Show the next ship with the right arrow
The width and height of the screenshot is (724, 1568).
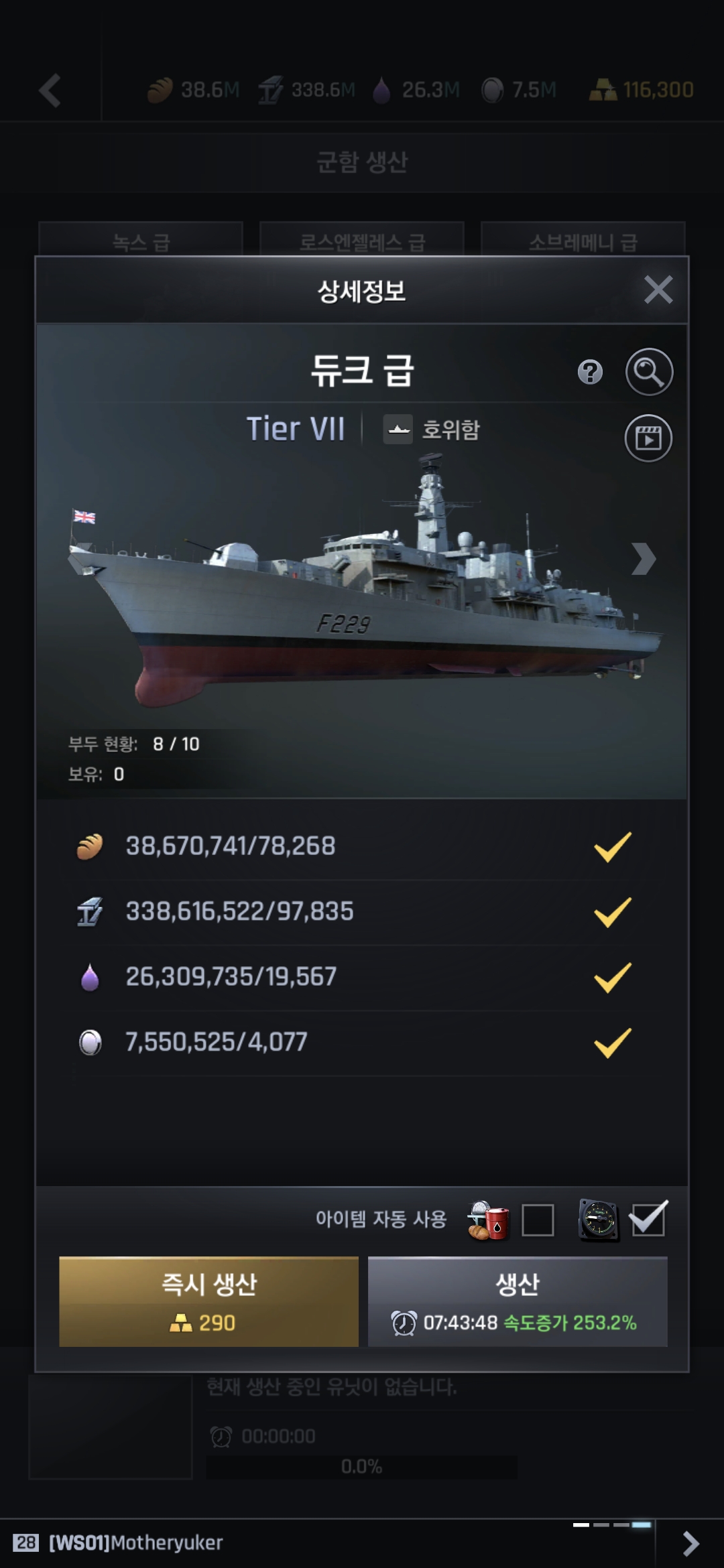click(642, 559)
